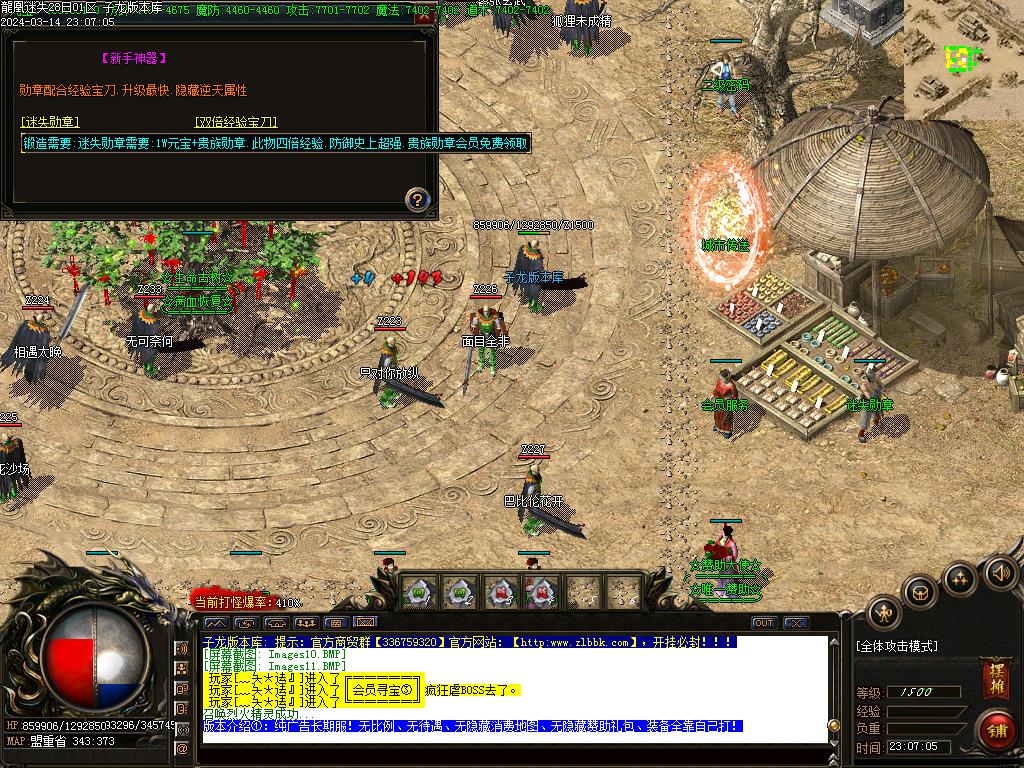Choose the 双倍经验宝刀 dialogue option

(x=236, y=122)
